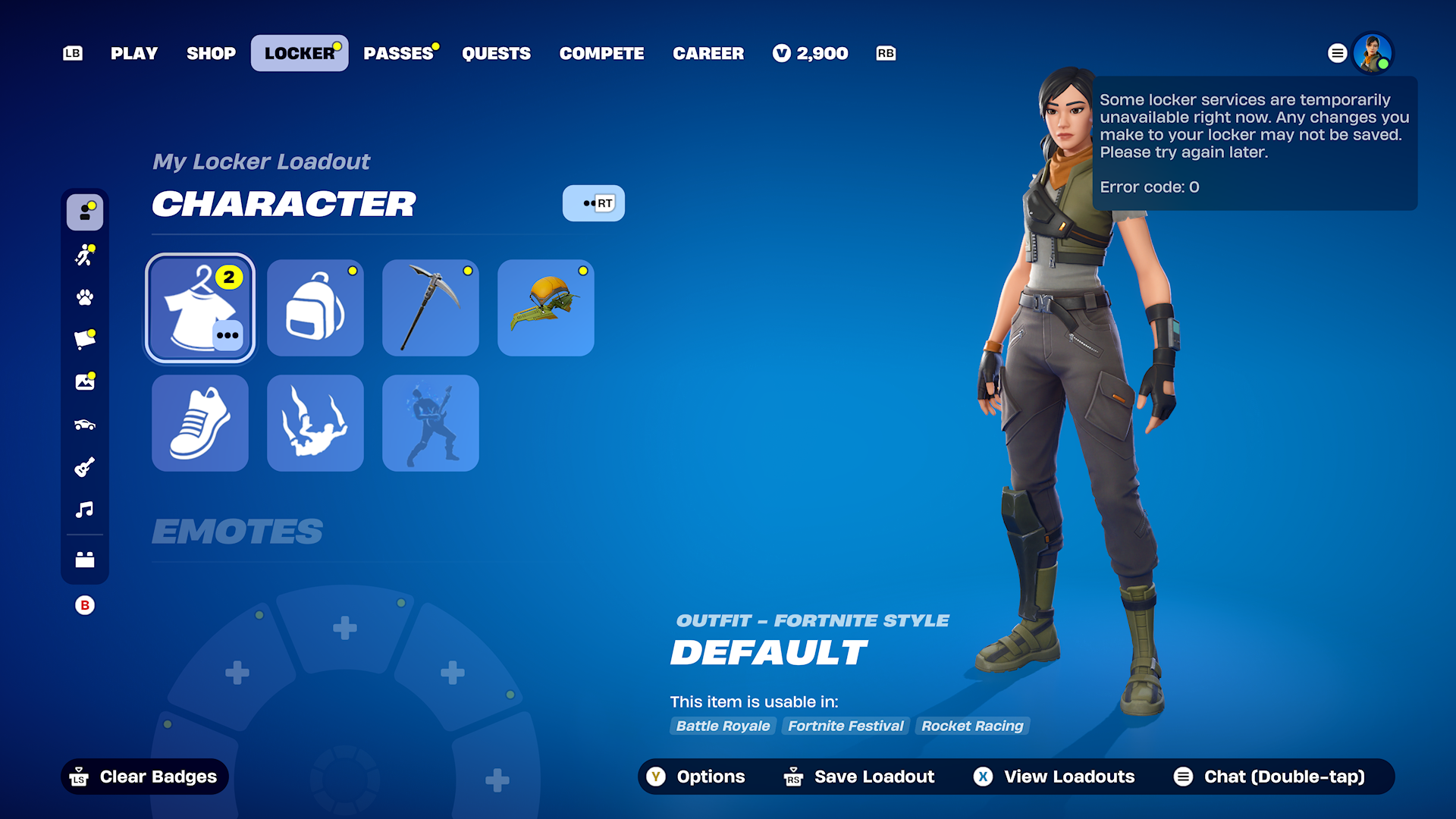
Task: Select the Jam Tracks music note icon
Action: pyautogui.click(x=84, y=510)
